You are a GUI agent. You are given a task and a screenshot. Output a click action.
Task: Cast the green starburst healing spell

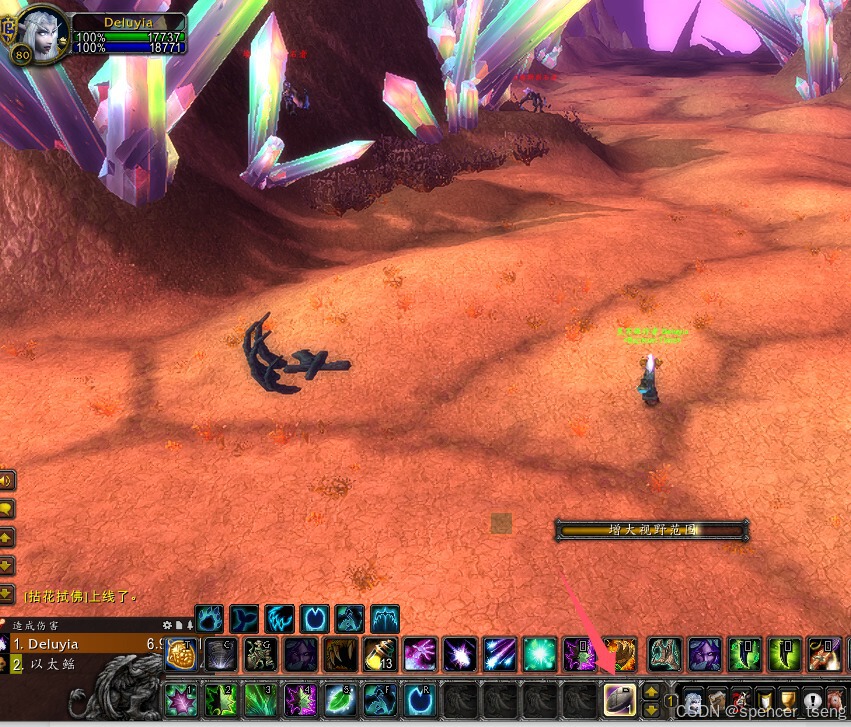[x=540, y=655]
